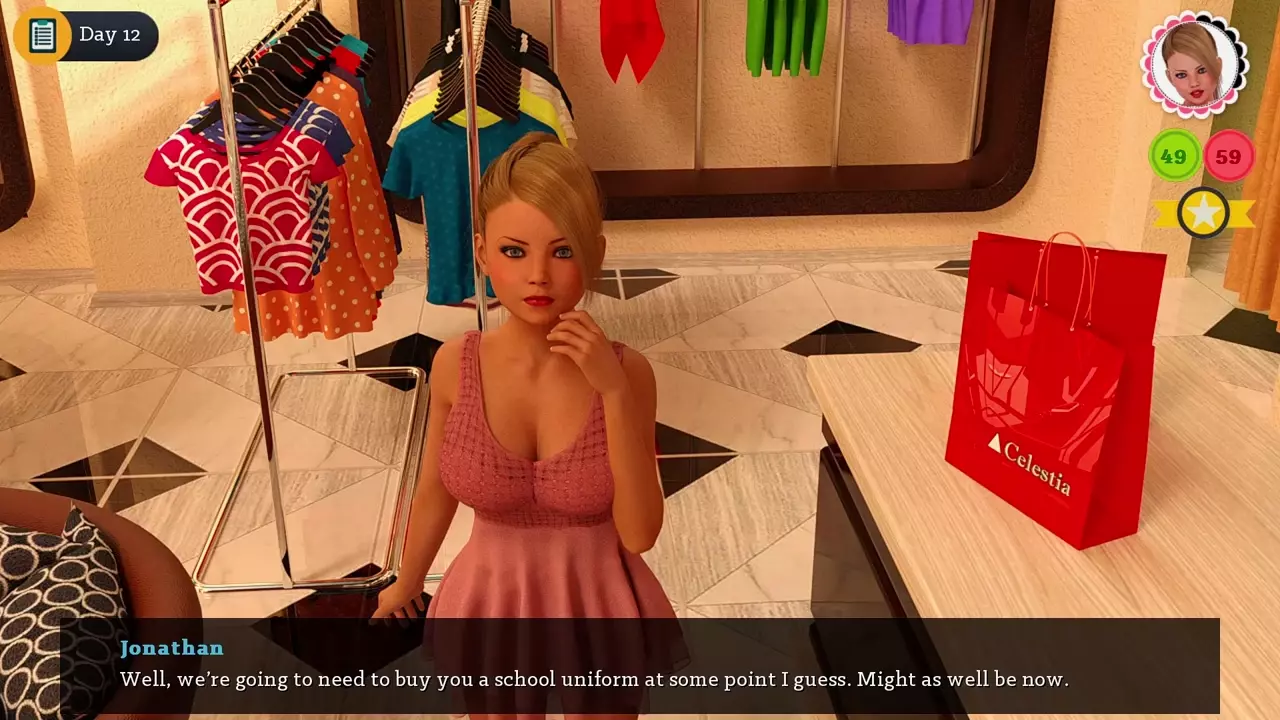Open the clipboard journal icon
1280x720 pixels.
coord(42,35)
